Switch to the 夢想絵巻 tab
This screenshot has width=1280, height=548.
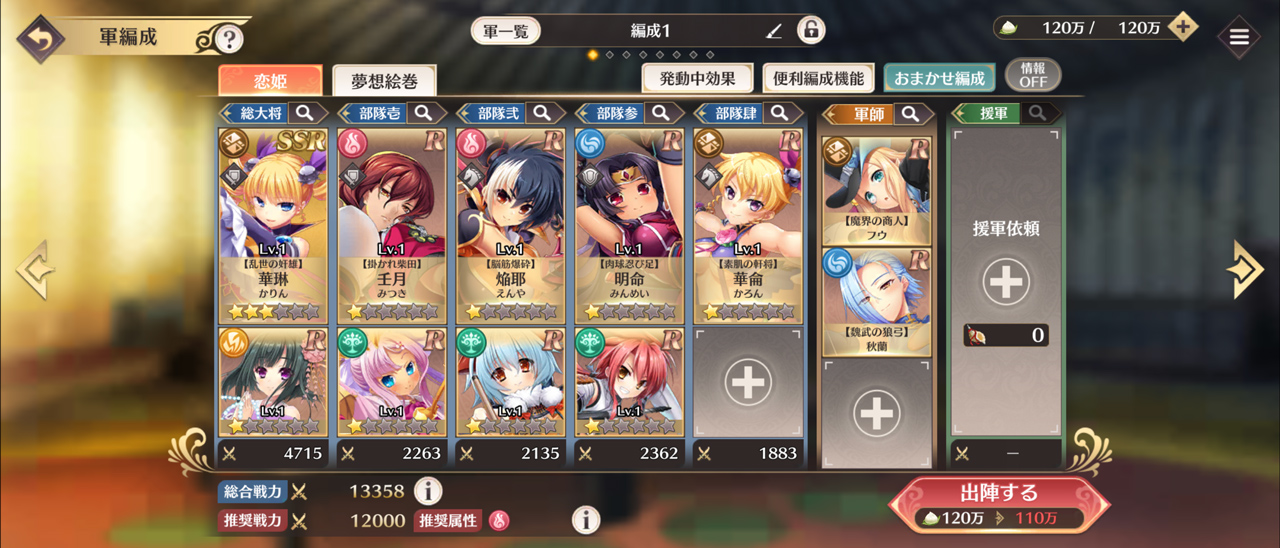(x=384, y=80)
